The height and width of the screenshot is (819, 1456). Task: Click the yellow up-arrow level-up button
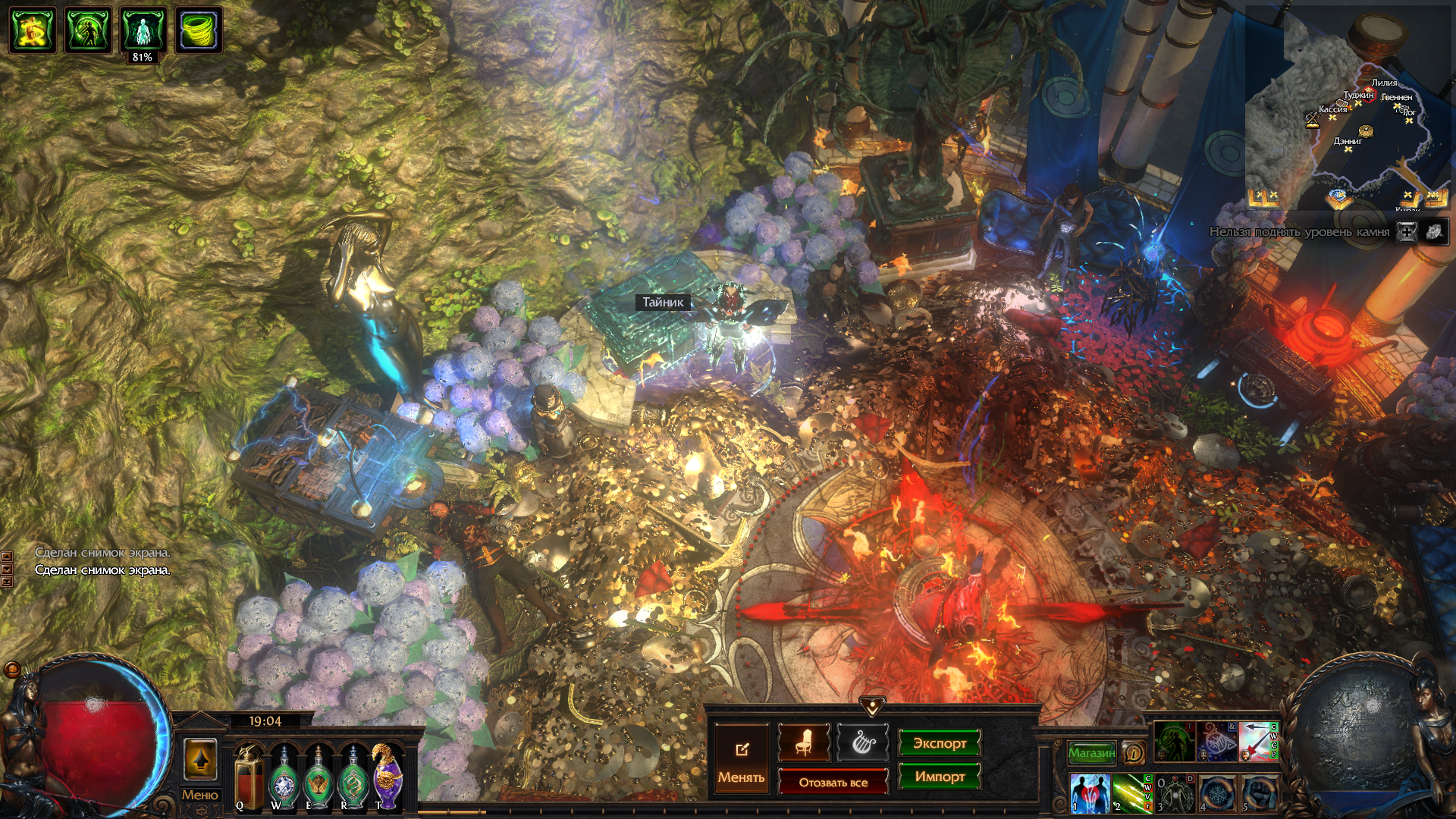pyautogui.click(x=200, y=759)
